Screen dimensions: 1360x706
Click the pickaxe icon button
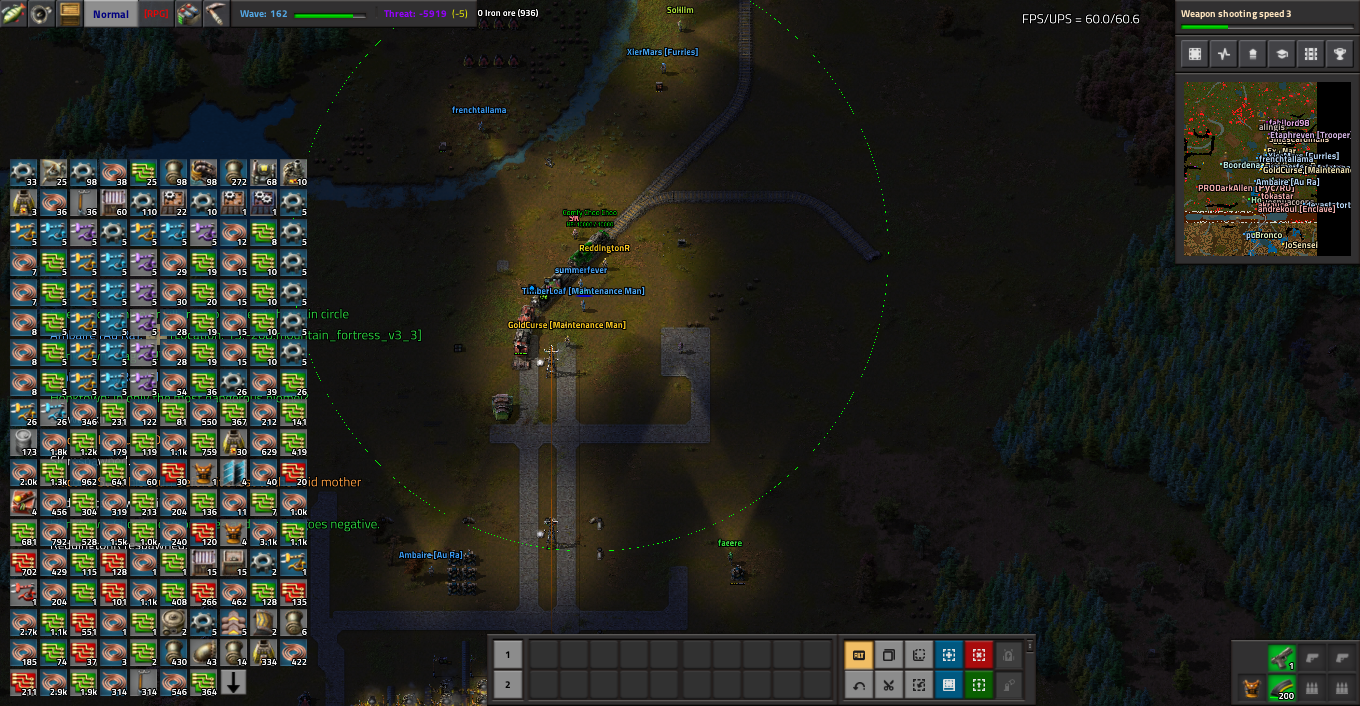pyautogui.click(x=217, y=14)
